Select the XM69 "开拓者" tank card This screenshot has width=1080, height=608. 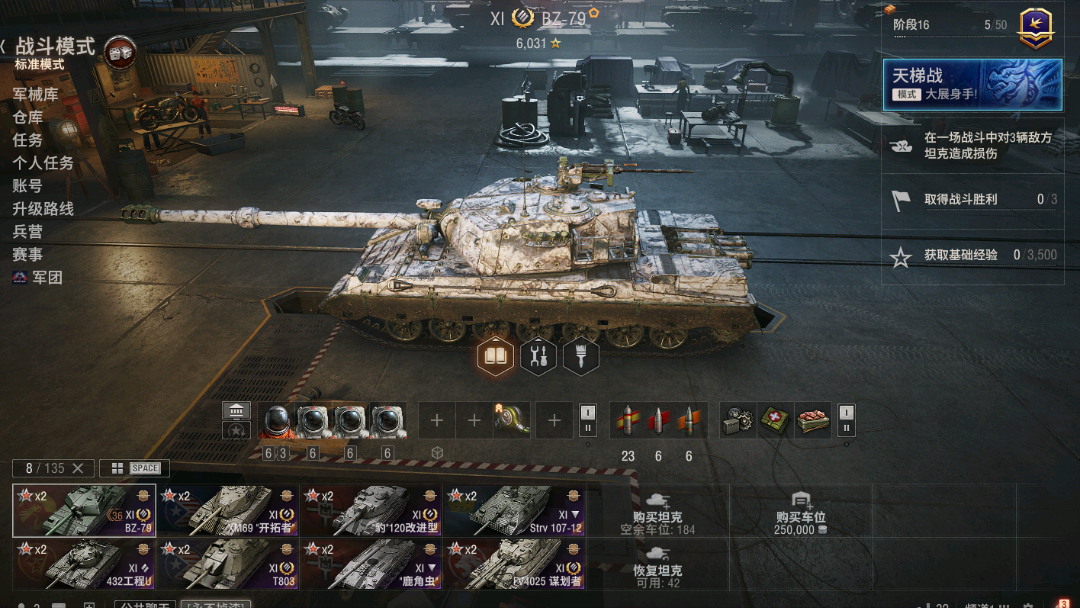(x=228, y=510)
